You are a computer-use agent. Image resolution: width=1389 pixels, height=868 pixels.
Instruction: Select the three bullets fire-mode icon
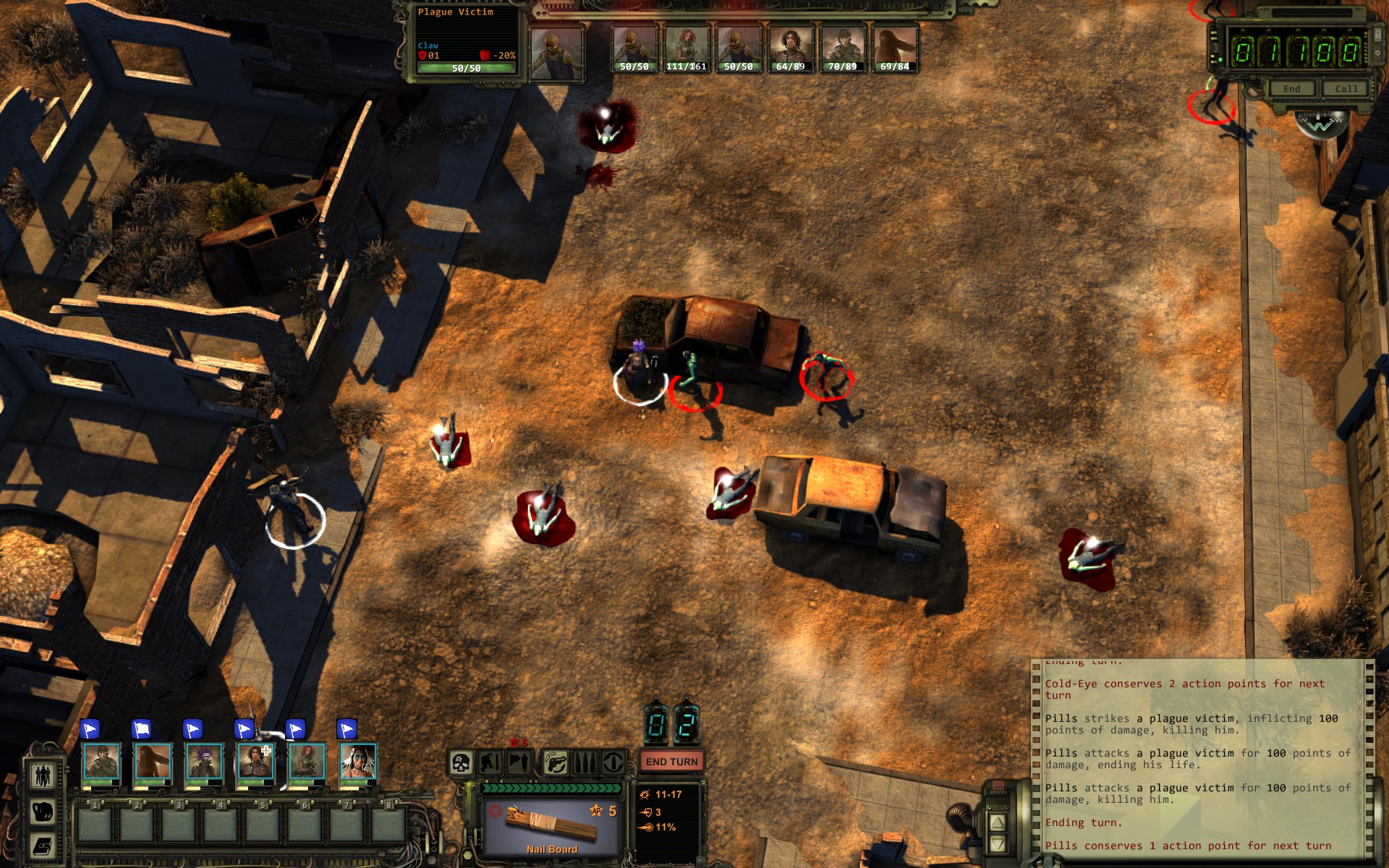point(584,762)
